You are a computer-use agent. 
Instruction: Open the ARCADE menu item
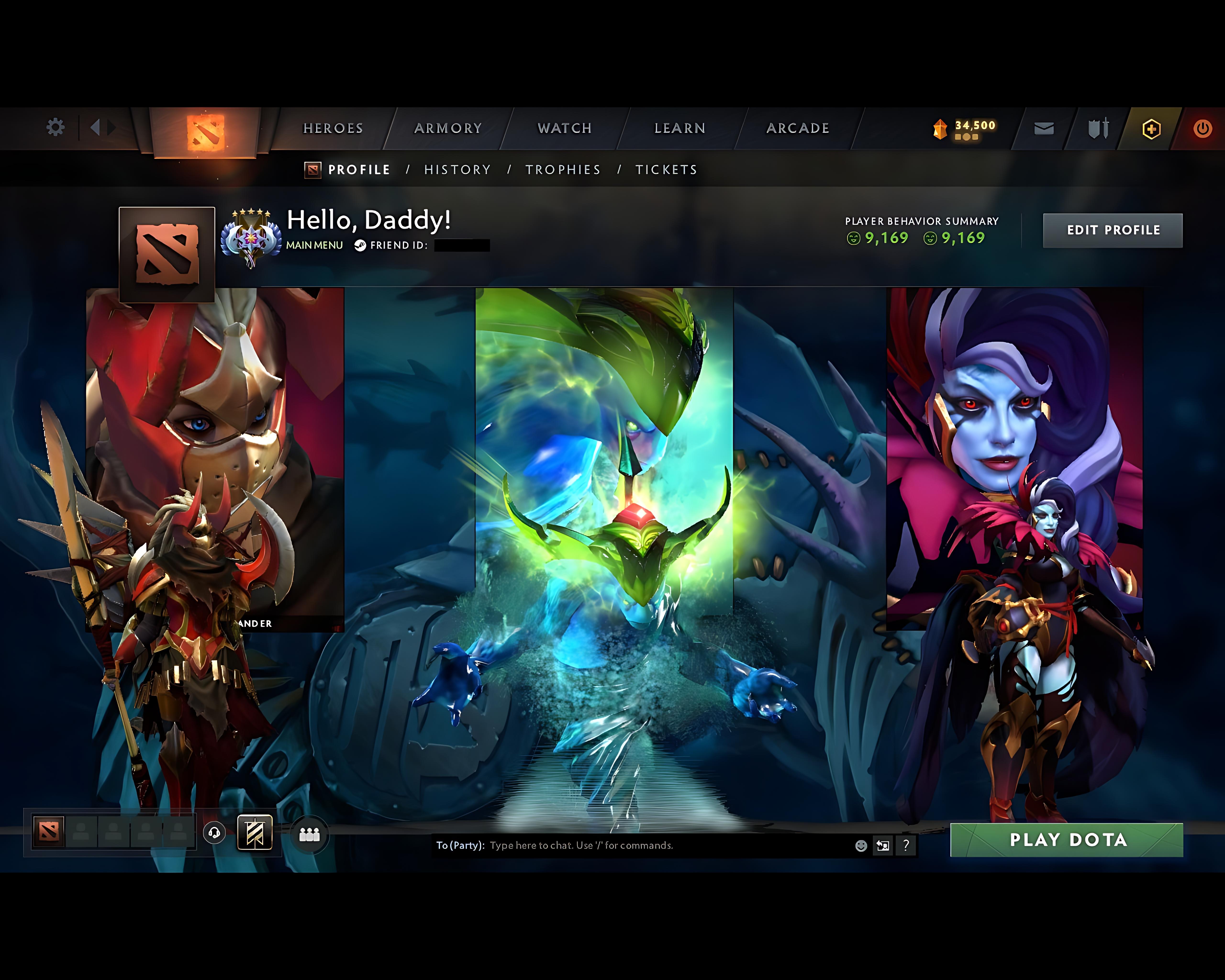[x=798, y=128]
